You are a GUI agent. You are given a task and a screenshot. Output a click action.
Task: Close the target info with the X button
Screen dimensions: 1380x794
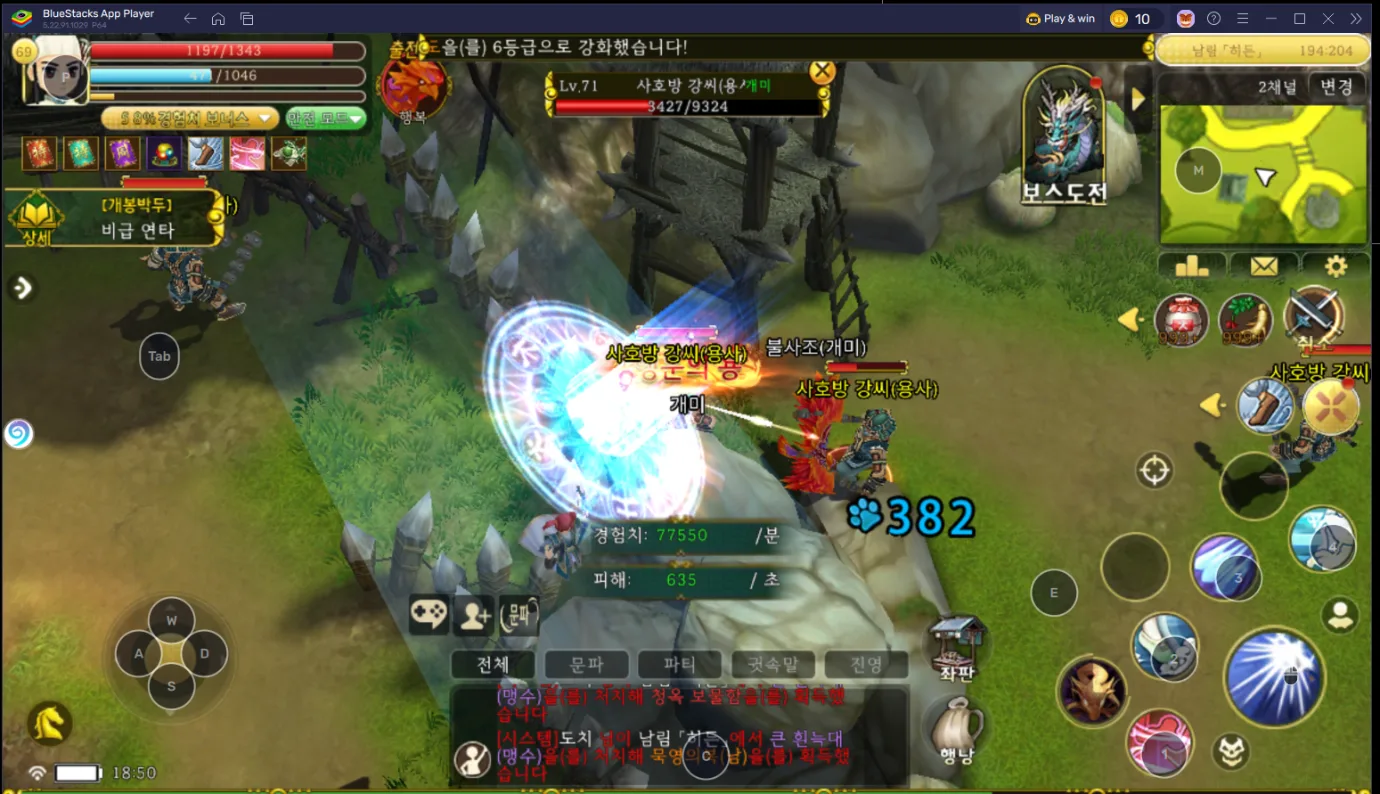point(822,71)
